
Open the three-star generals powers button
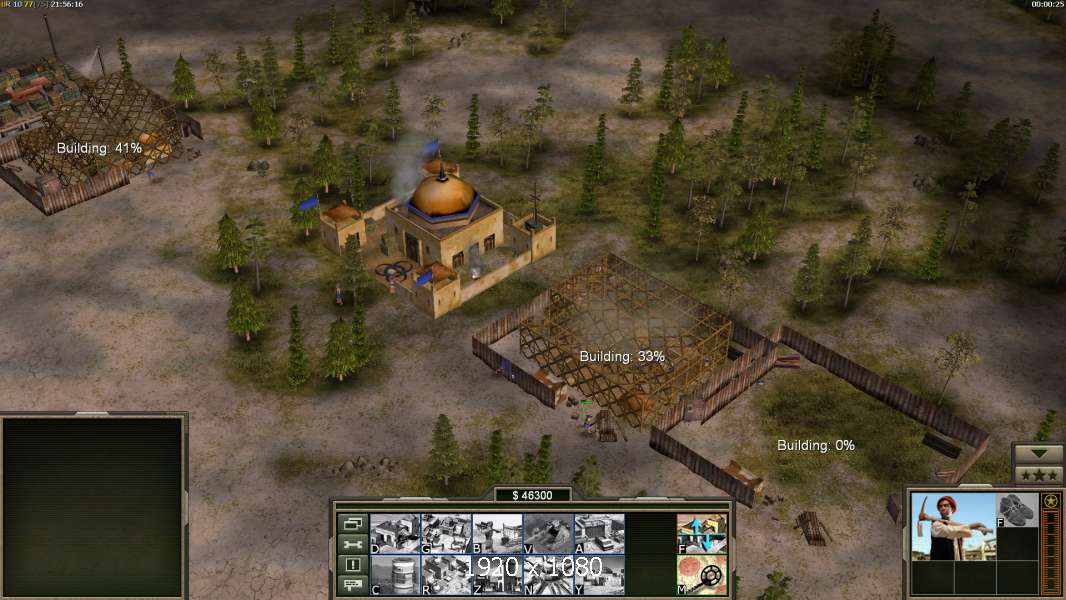pos(1038,475)
